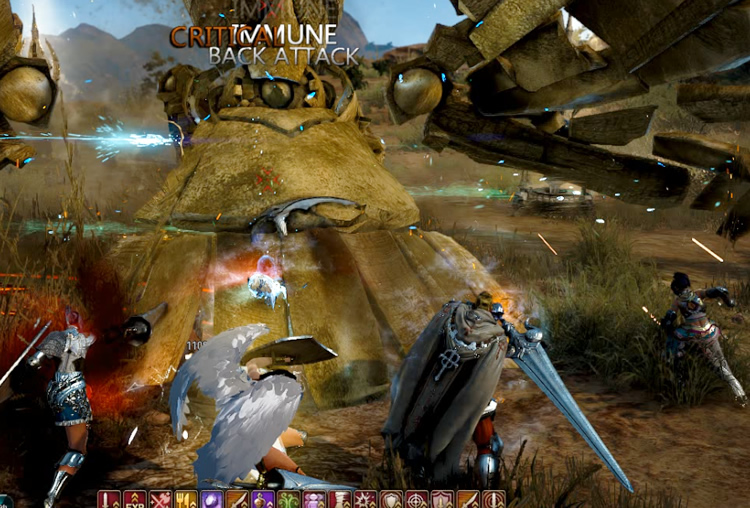The height and width of the screenshot is (508, 750).
Task: Activate the white starburst buff icon
Action: pos(363,499)
